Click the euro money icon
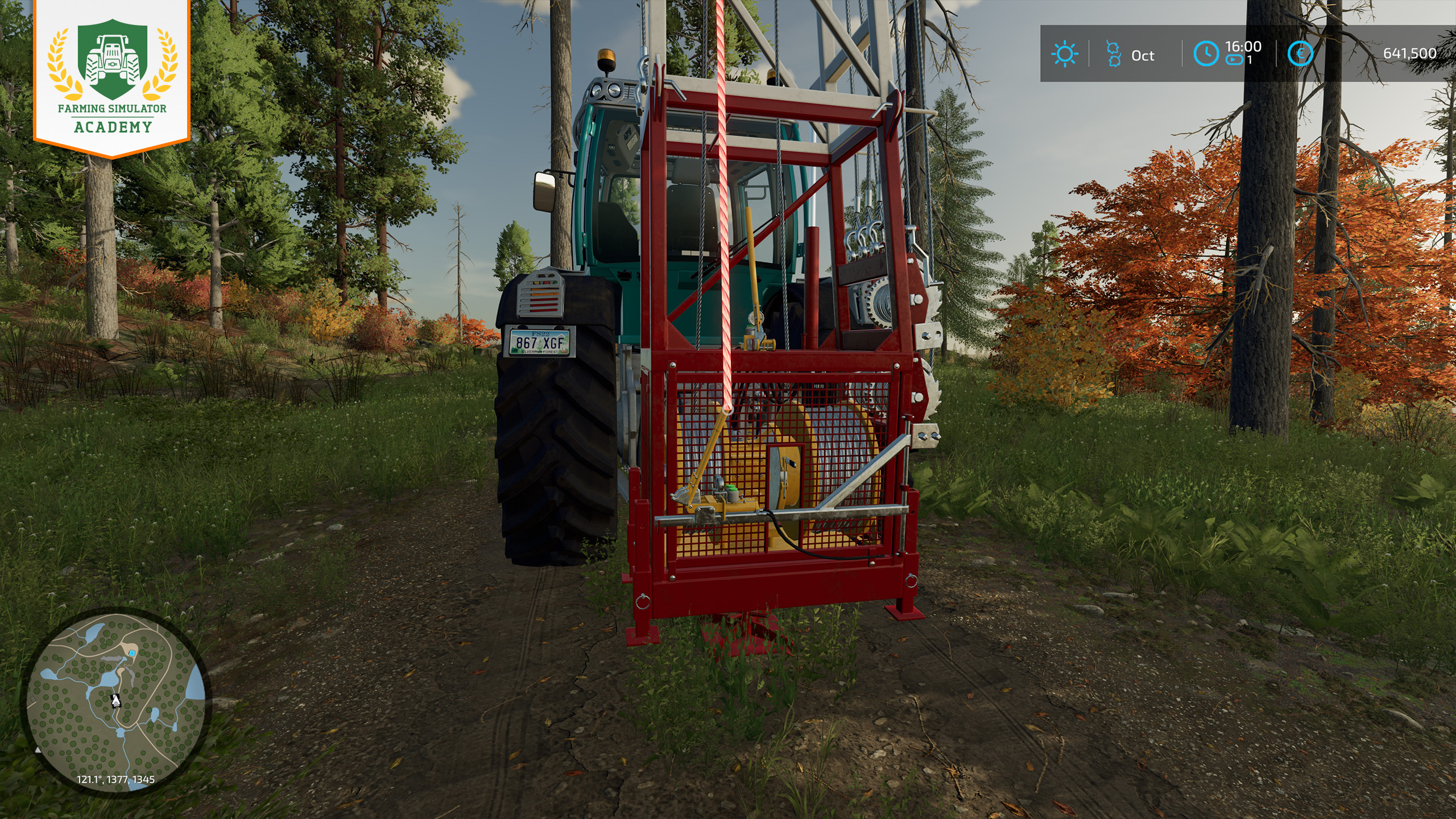 pos(1300,54)
